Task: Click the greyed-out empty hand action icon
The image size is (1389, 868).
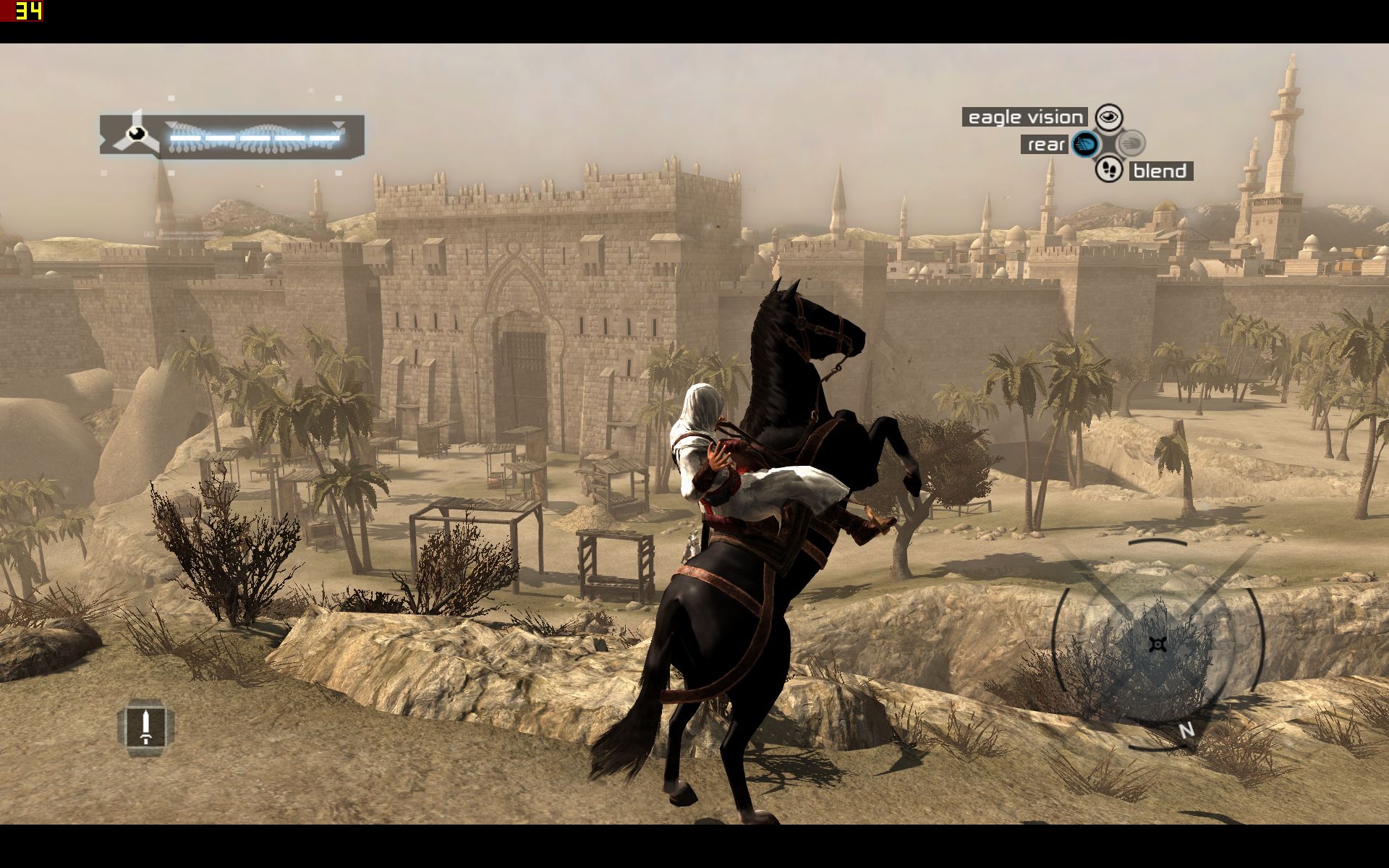Action: (1130, 143)
